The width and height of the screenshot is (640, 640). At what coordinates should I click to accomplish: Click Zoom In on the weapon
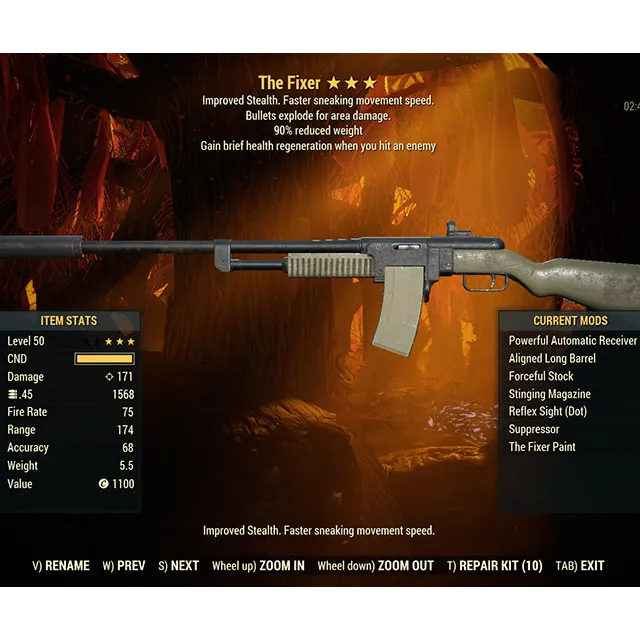coord(258,566)
